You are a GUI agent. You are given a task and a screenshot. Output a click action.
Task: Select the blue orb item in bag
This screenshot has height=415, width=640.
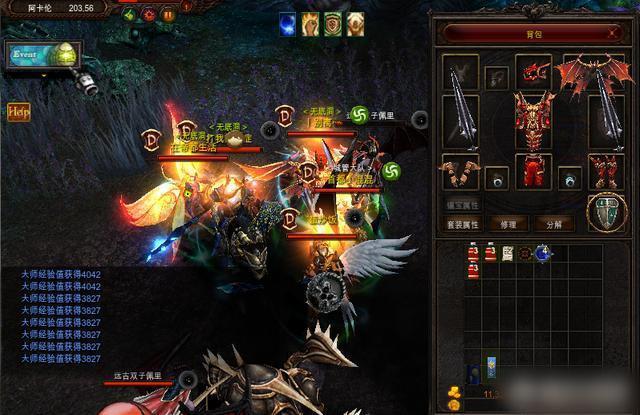point(543,254)
